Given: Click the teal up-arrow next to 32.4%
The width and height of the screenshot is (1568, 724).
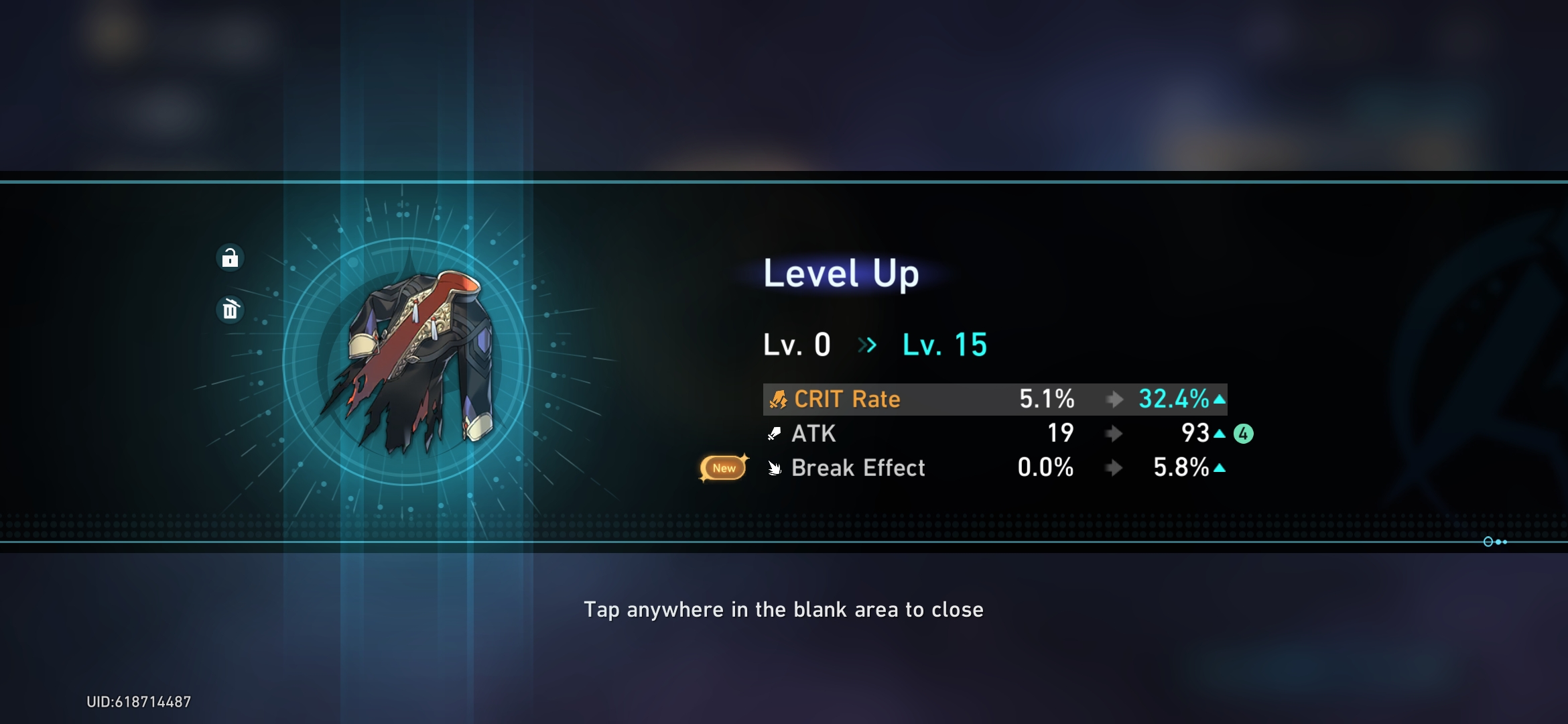Looking at the screenshot, I should 1221,399.
